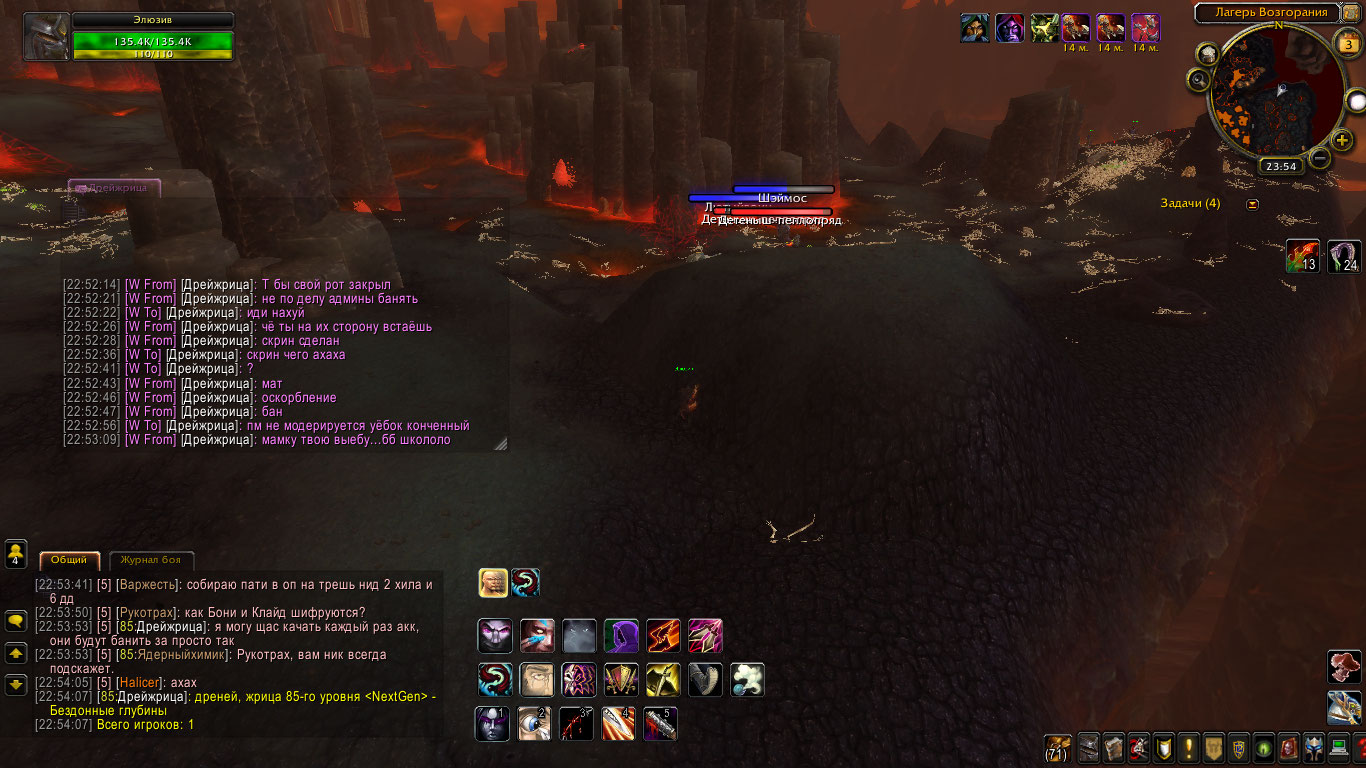Open the quest log exclamation mark button
Screen dimensions: 1366x768
pyautogui.click(x=1189, y=747)
